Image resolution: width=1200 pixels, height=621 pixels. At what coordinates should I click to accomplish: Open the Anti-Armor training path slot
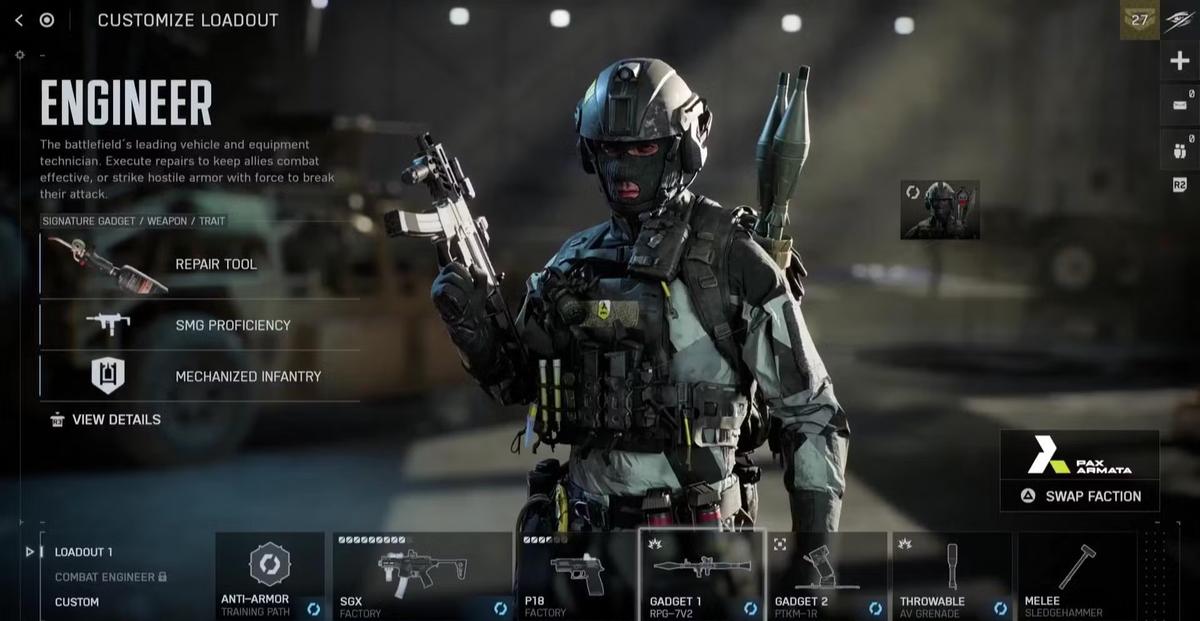coord(270,576)
